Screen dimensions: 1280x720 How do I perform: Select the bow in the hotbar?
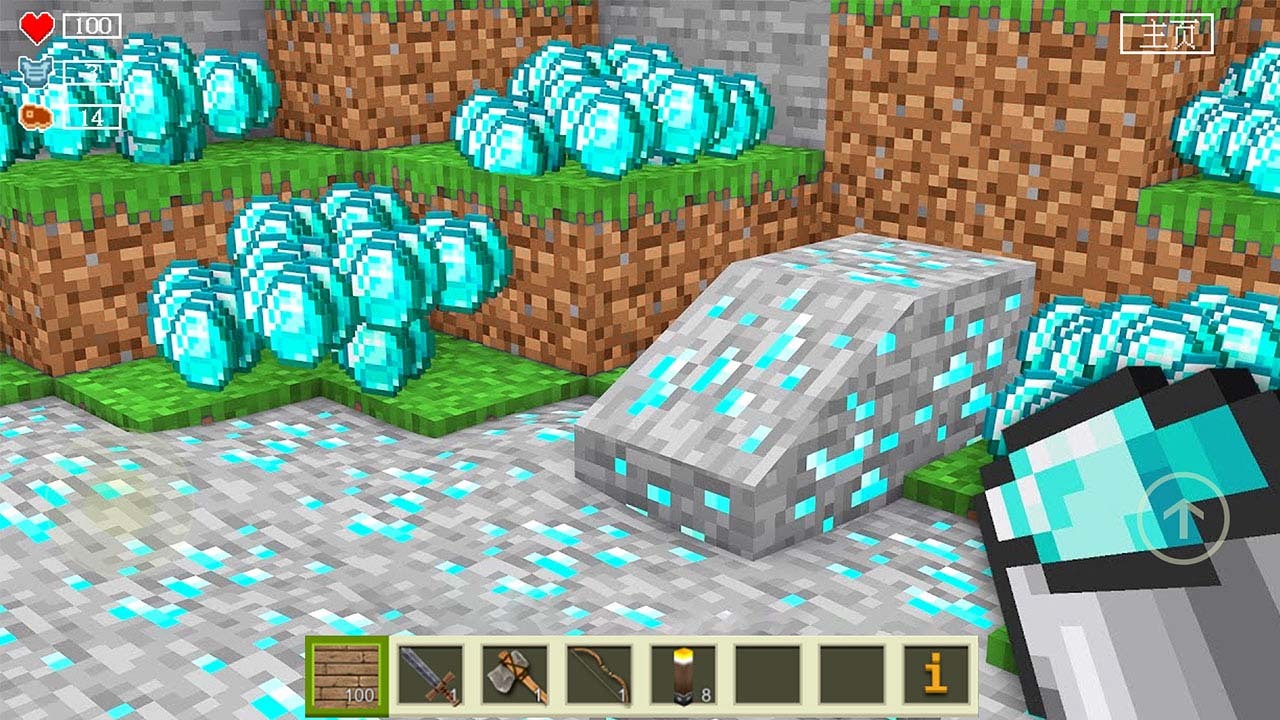click(x=599, y=676)
